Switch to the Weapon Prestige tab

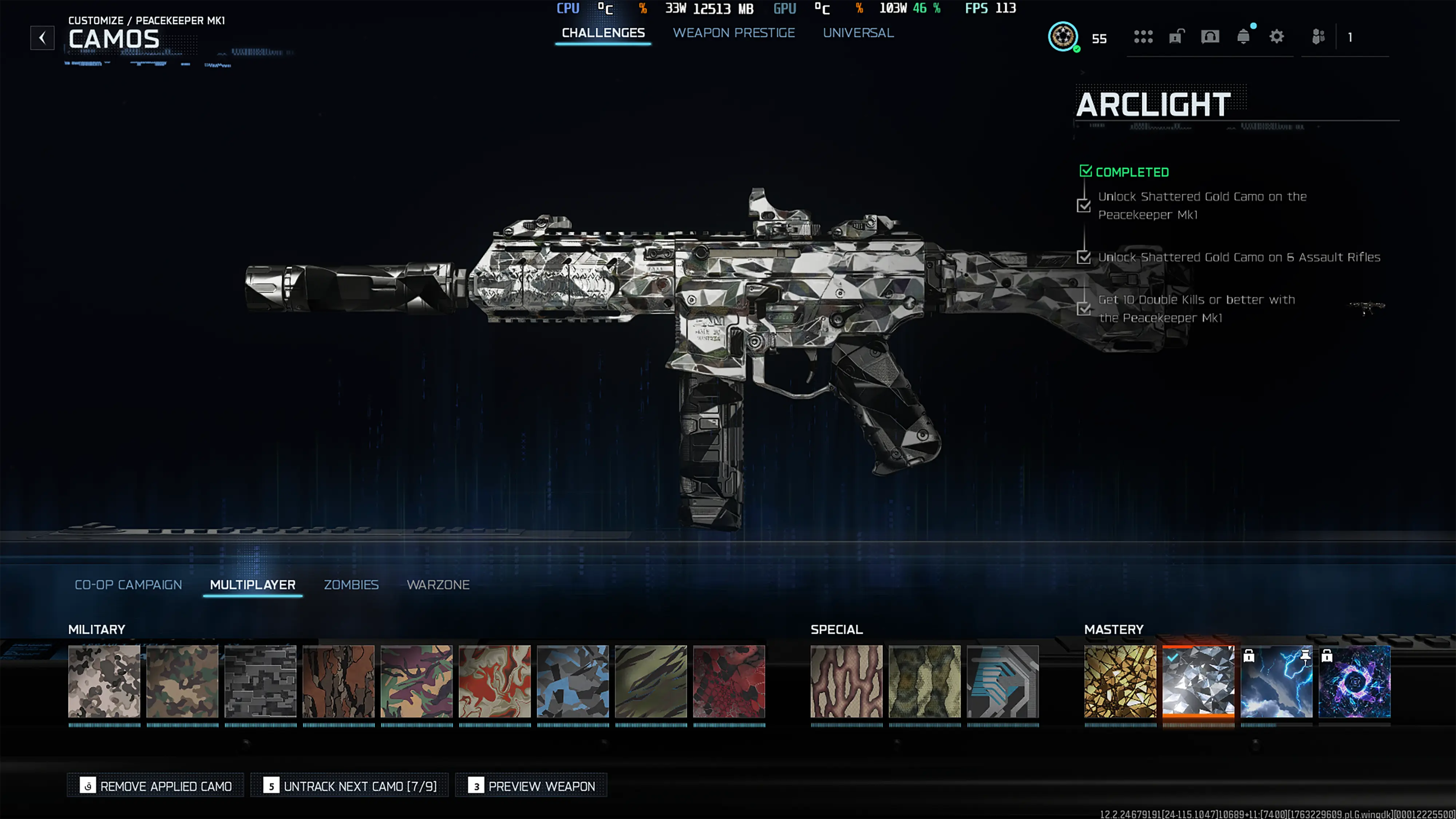[734, 33]
